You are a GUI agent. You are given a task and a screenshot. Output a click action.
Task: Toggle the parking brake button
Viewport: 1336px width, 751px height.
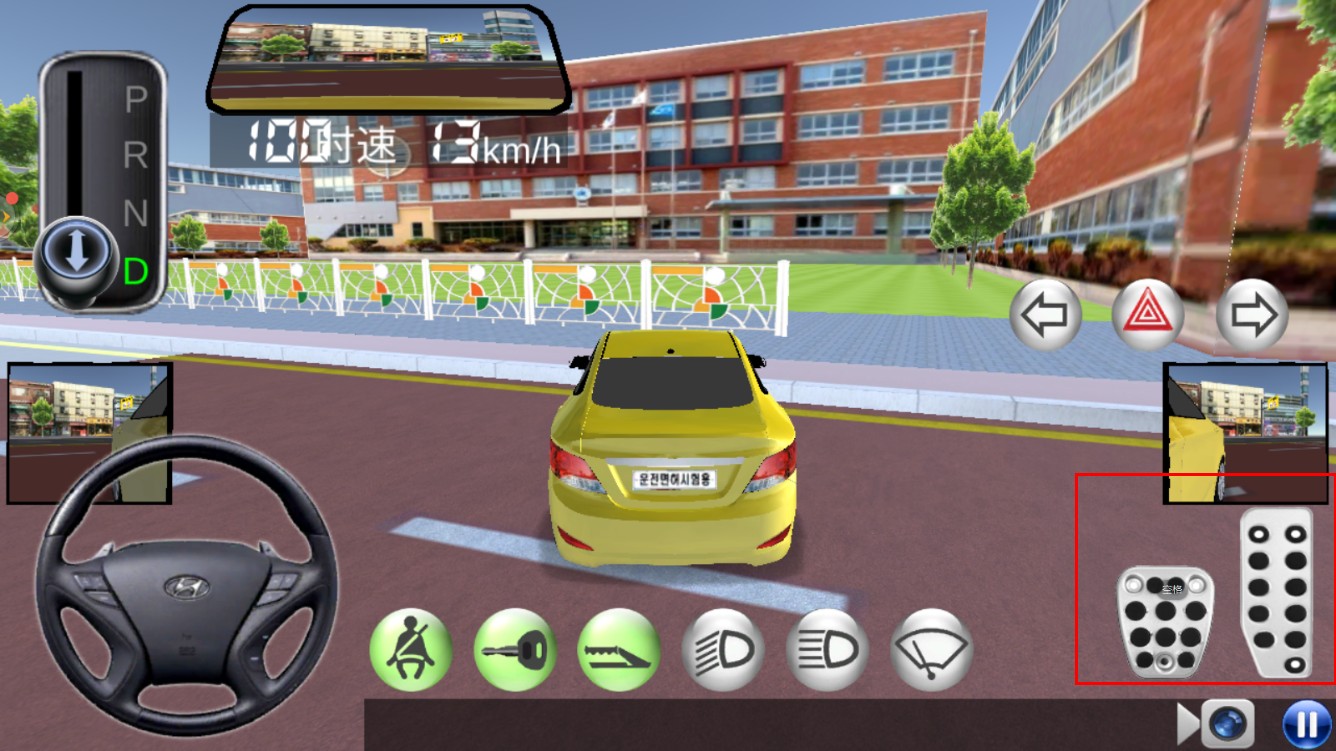tap(619, 649)
